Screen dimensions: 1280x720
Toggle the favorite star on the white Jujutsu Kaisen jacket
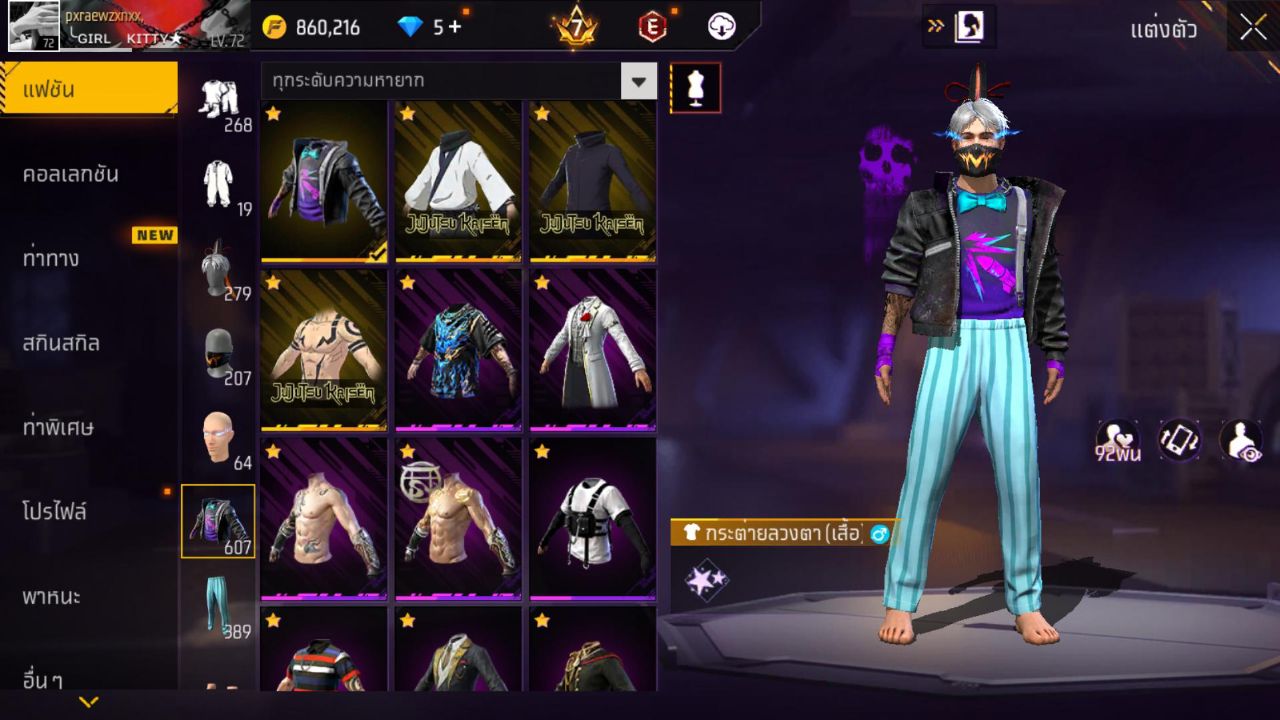click(x=406, y=114)
